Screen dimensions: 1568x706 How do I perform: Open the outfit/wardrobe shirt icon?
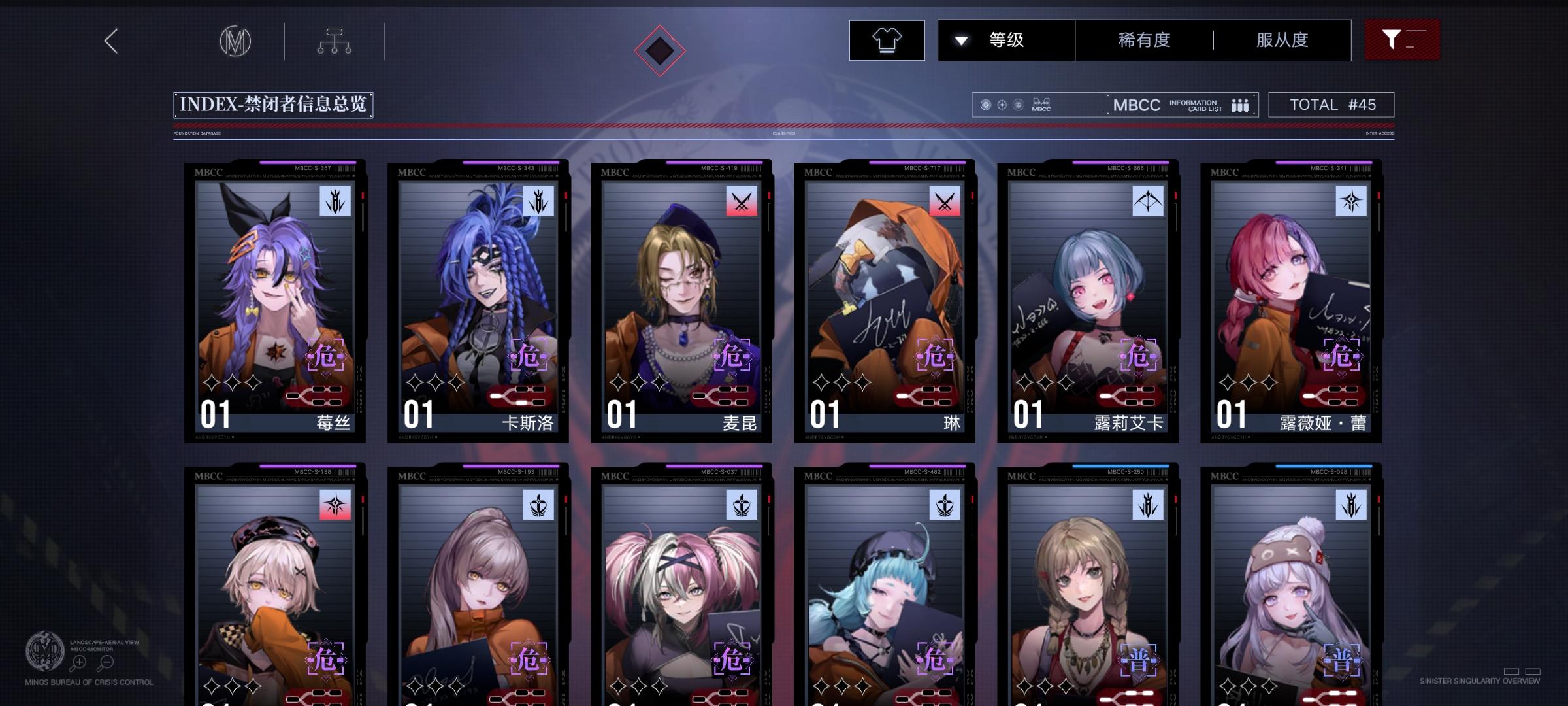coord(887,40)
